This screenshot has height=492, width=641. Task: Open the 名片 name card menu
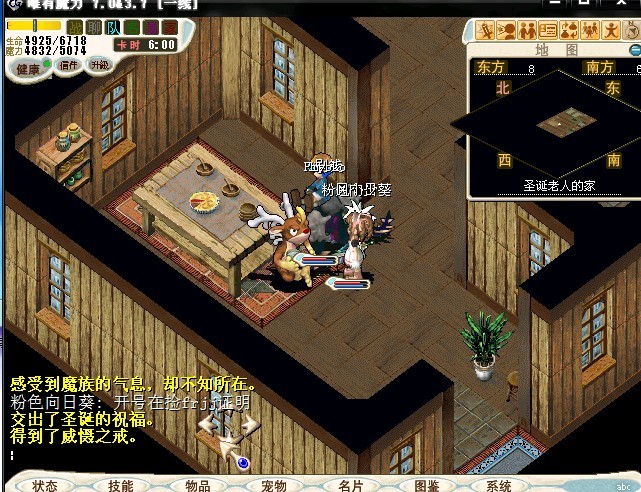[x=351, y=485]
